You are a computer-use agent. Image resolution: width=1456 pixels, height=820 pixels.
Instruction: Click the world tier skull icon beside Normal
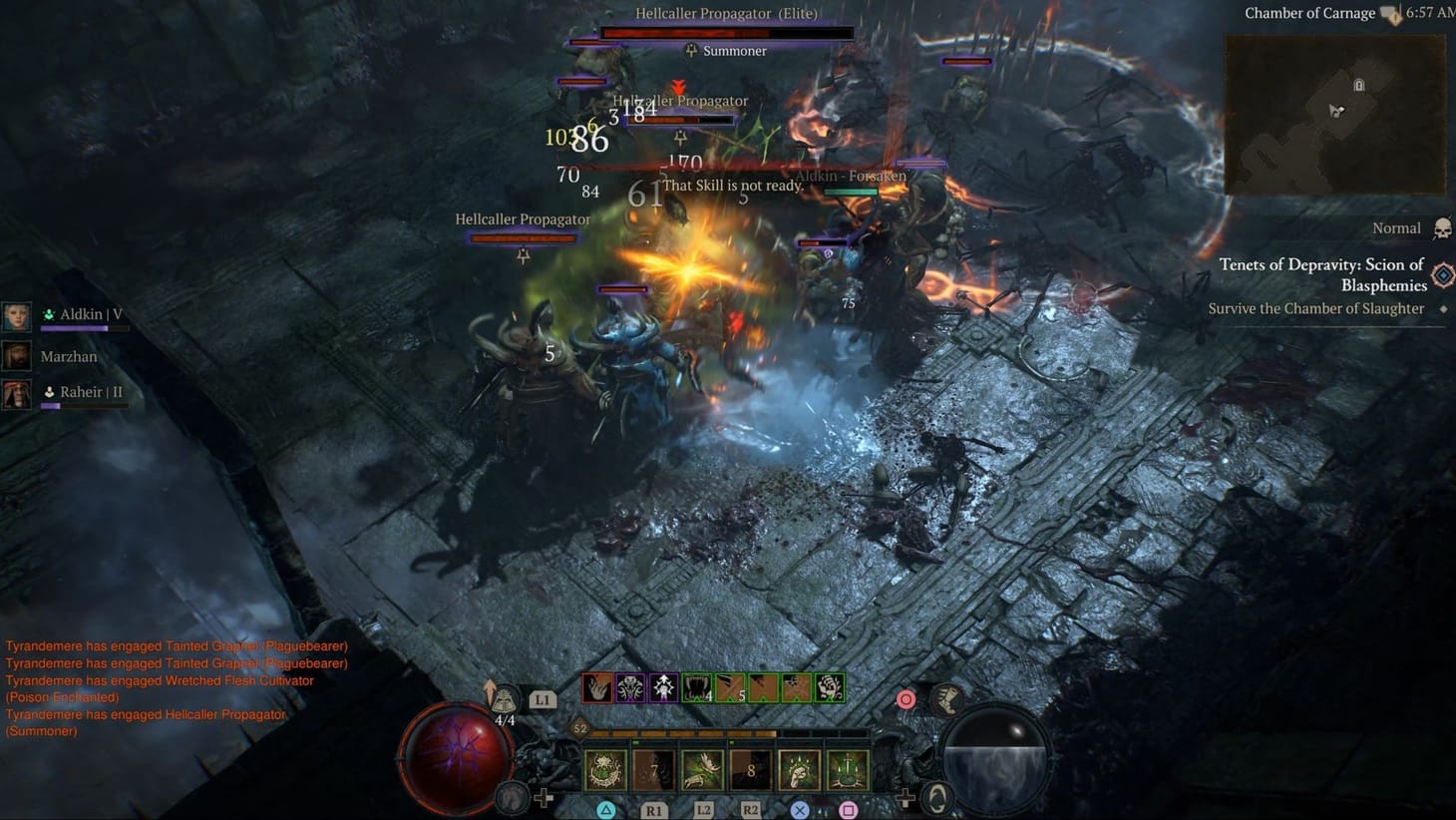(x=1443, y=227)
